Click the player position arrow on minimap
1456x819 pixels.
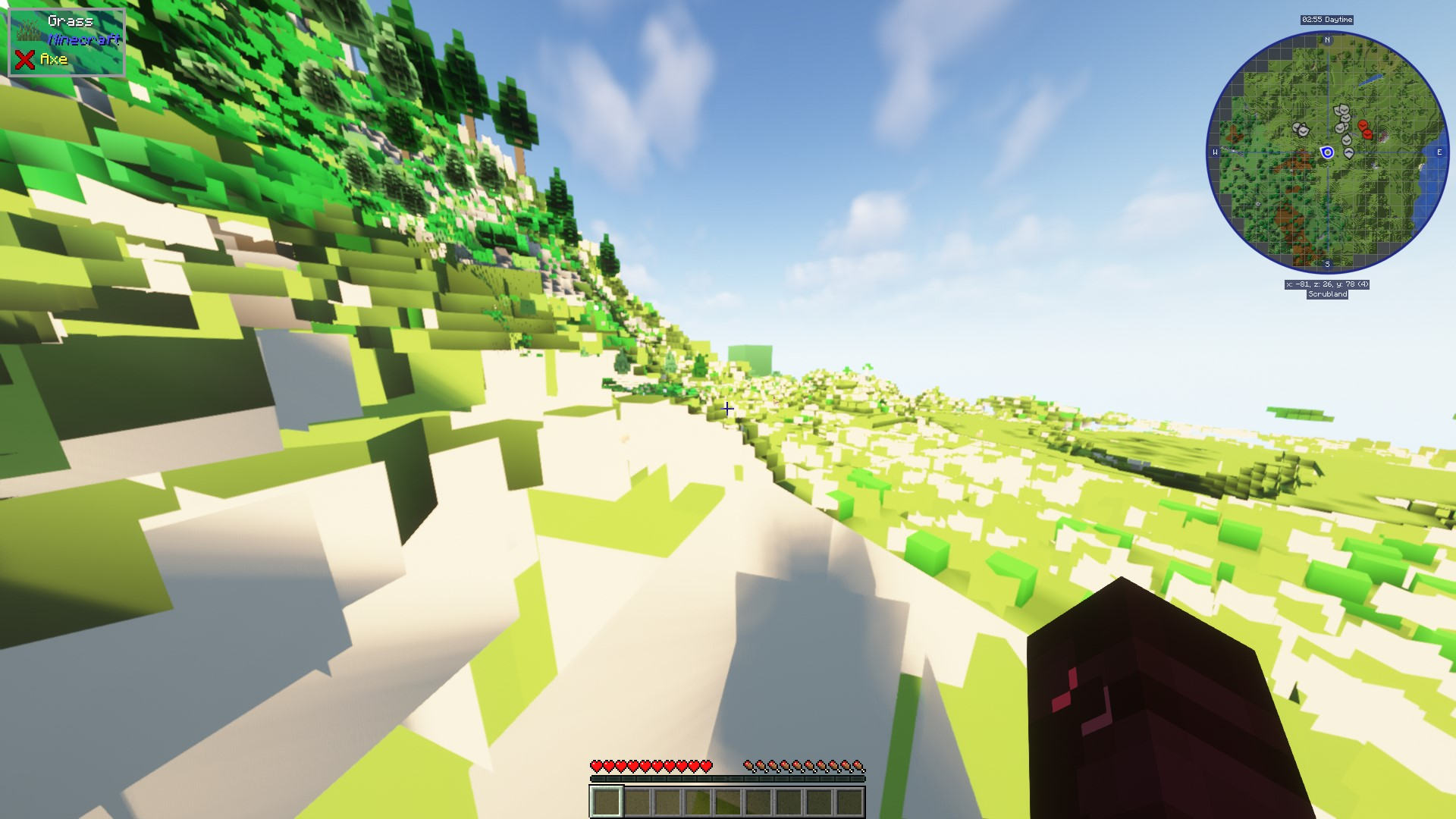click(1327, 152)
